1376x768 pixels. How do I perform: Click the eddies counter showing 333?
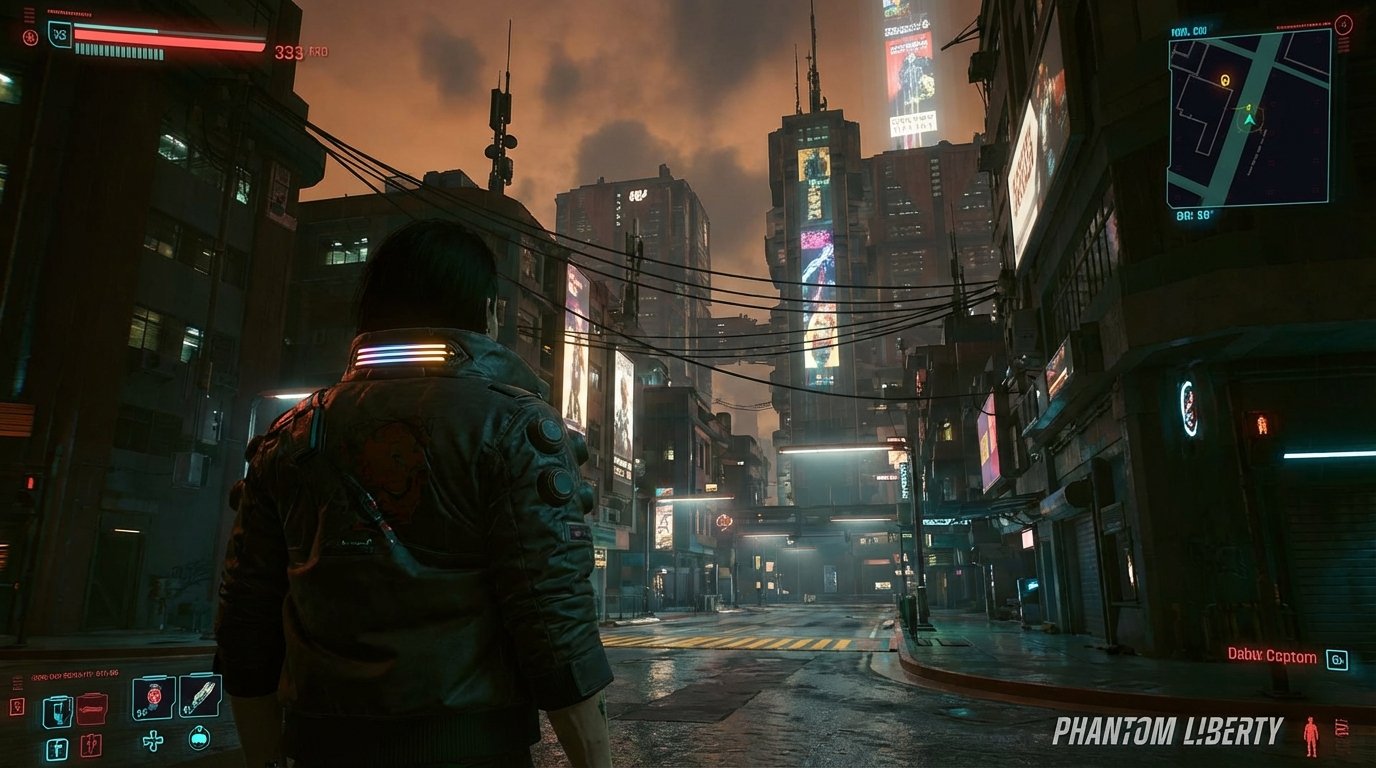287,51
